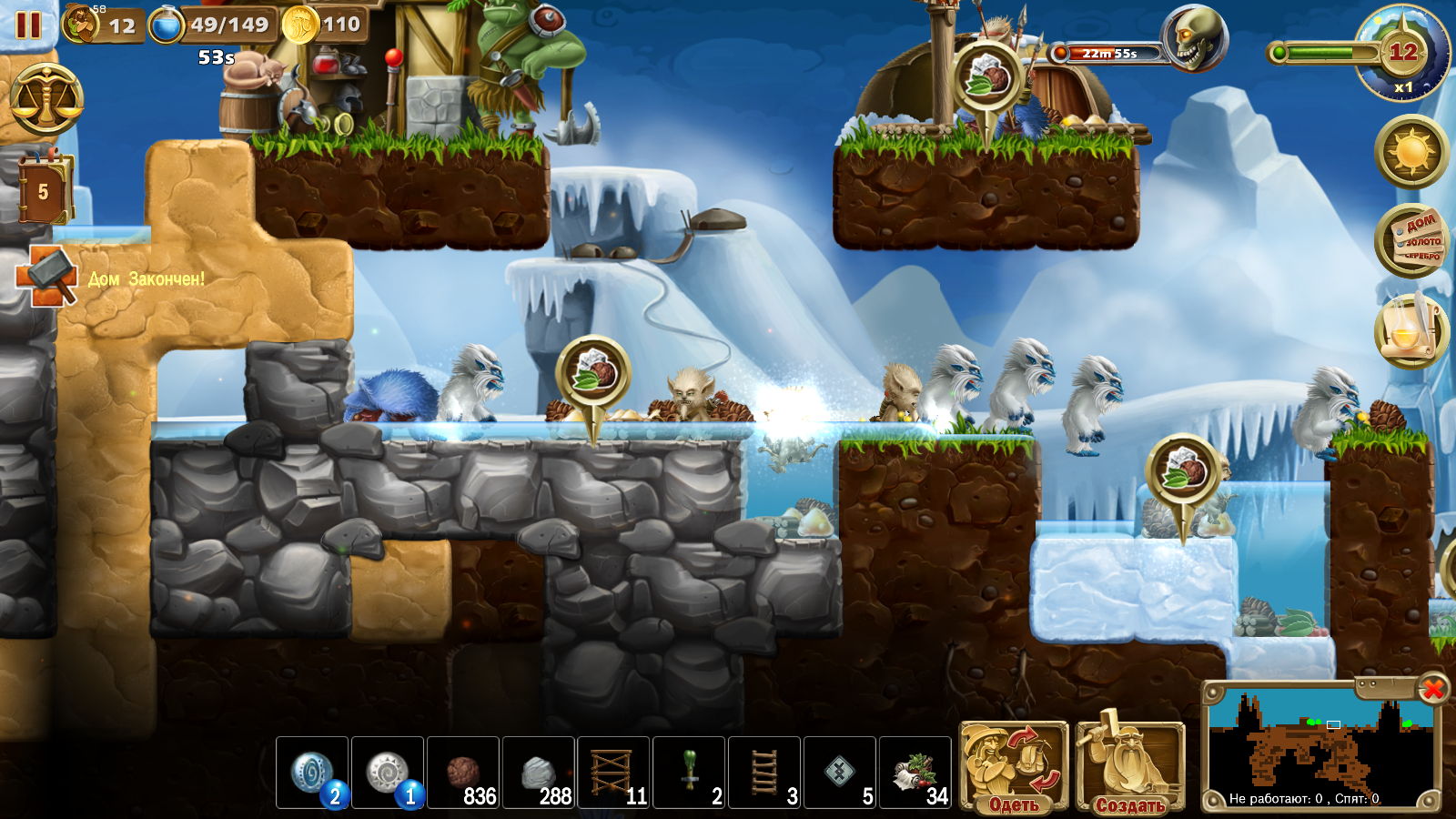Select the wooden scaffold slot
Image resolution: width=1456 pixels, height=819 pixels.
613,773
